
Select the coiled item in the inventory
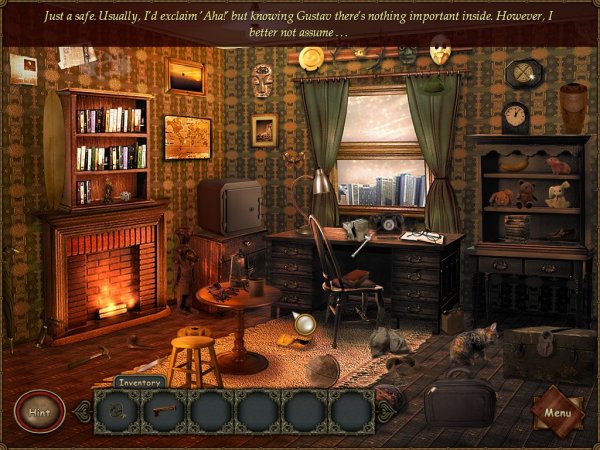tap(118, 409)
